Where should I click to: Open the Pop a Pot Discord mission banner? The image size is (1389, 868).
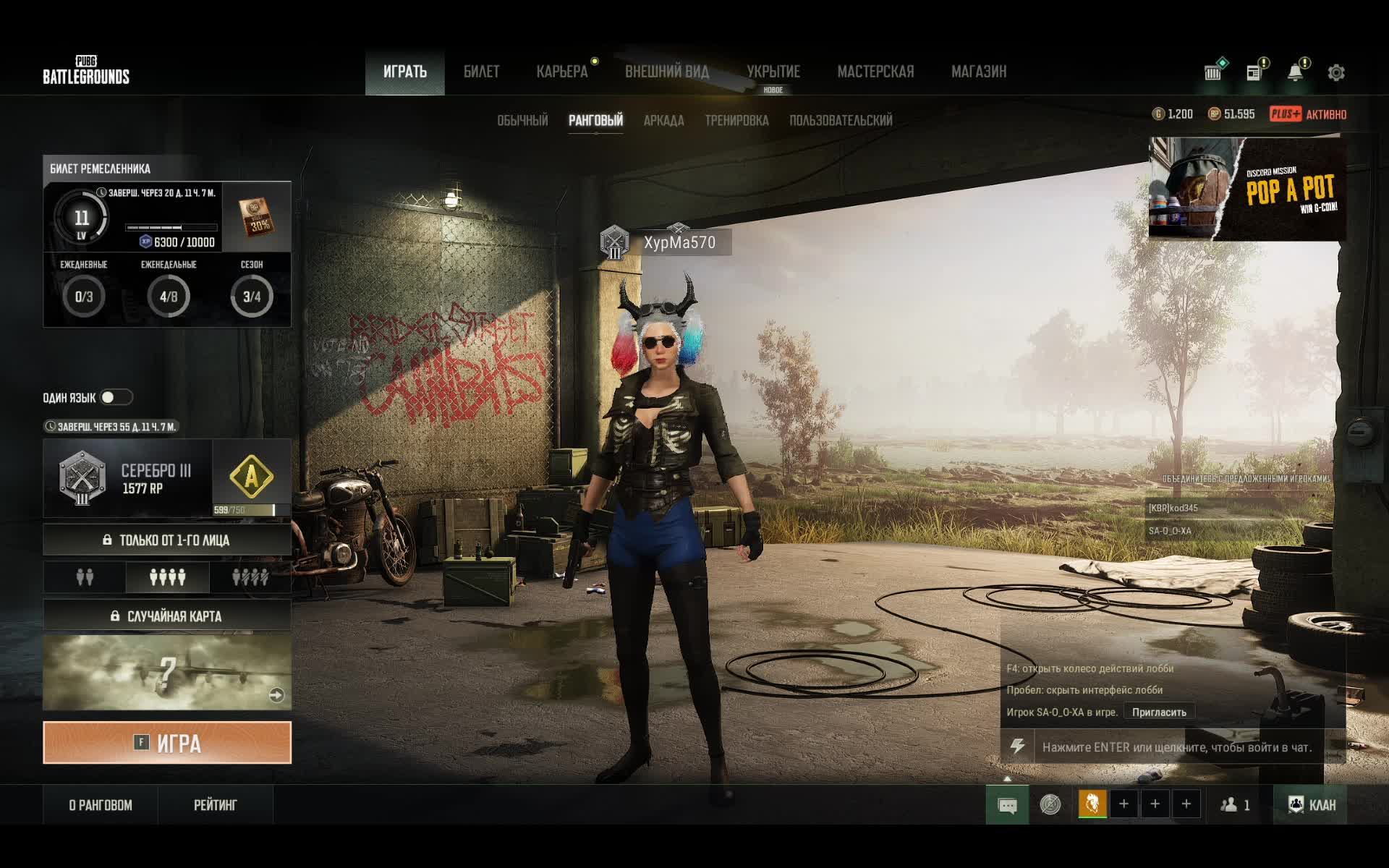point(1246,190)
